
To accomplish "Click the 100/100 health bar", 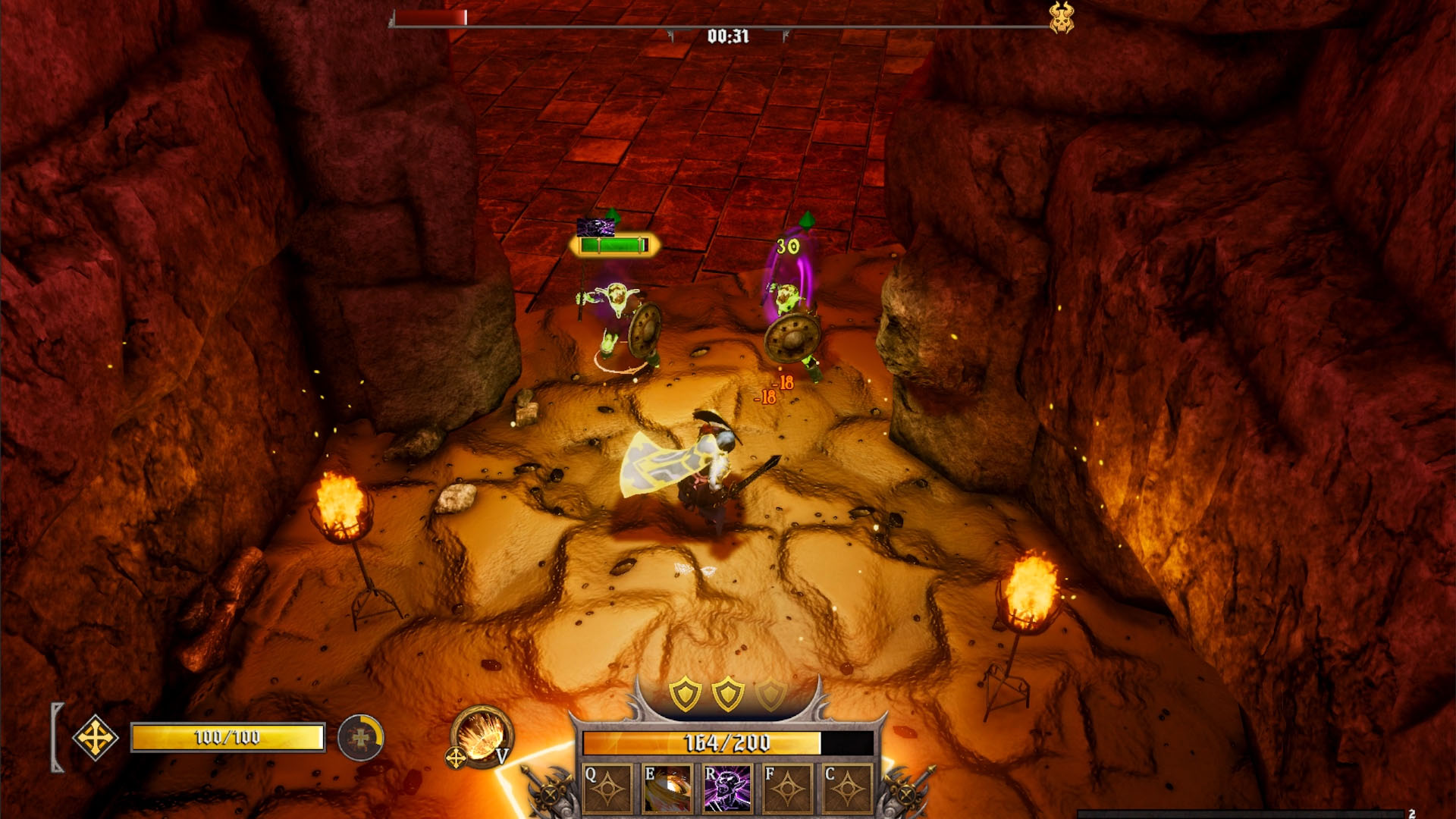I will (x=227, y=735).
